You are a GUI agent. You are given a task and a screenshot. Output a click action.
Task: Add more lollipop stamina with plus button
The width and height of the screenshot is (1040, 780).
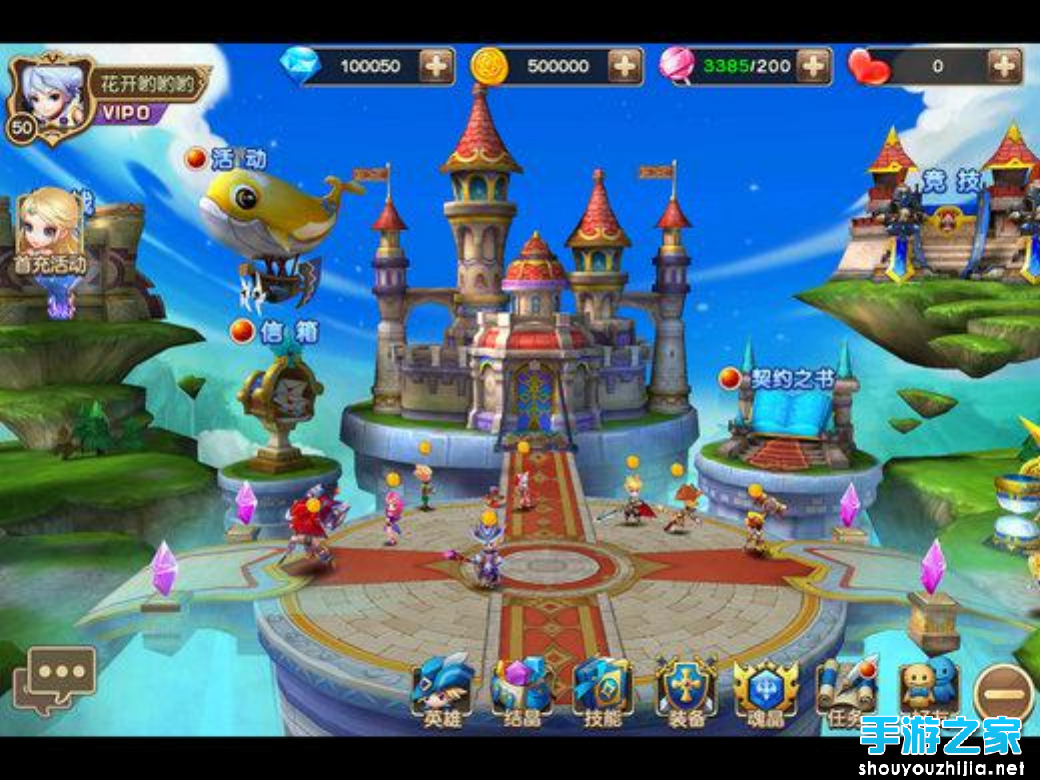(x=813, y=66)
